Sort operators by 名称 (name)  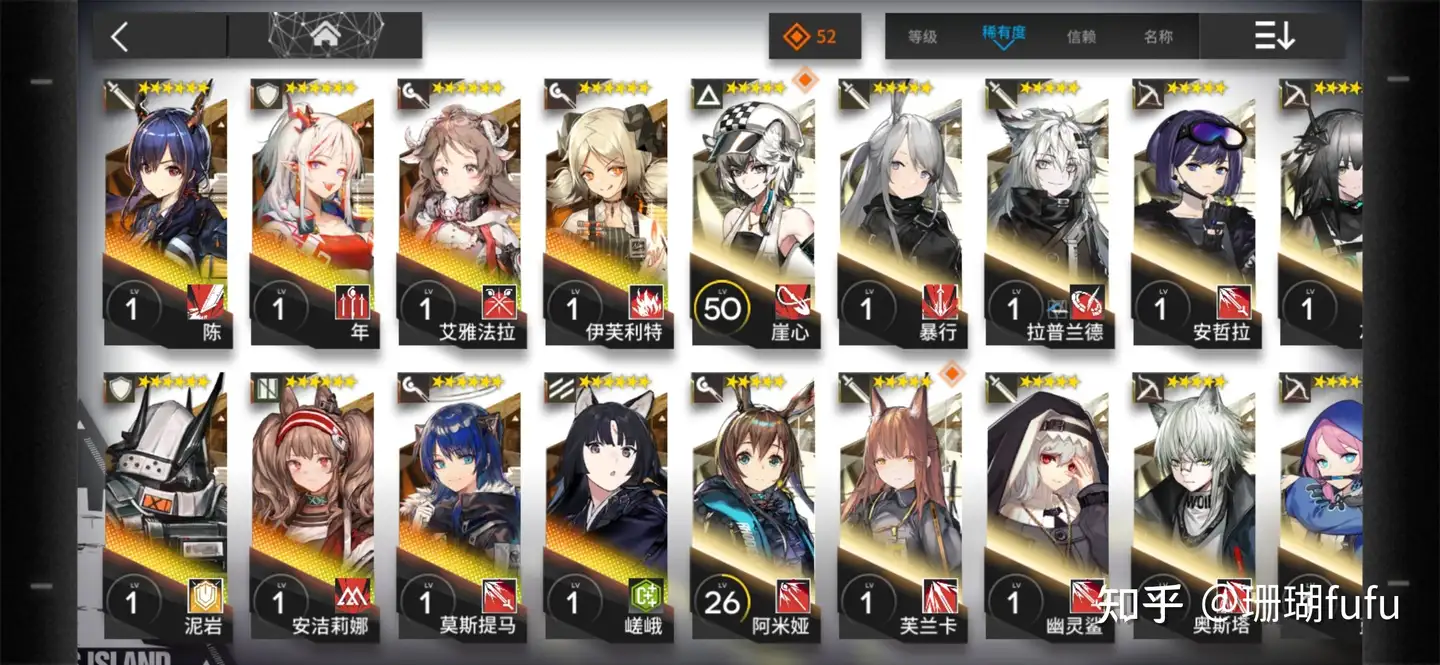[x=1158, y=37]
